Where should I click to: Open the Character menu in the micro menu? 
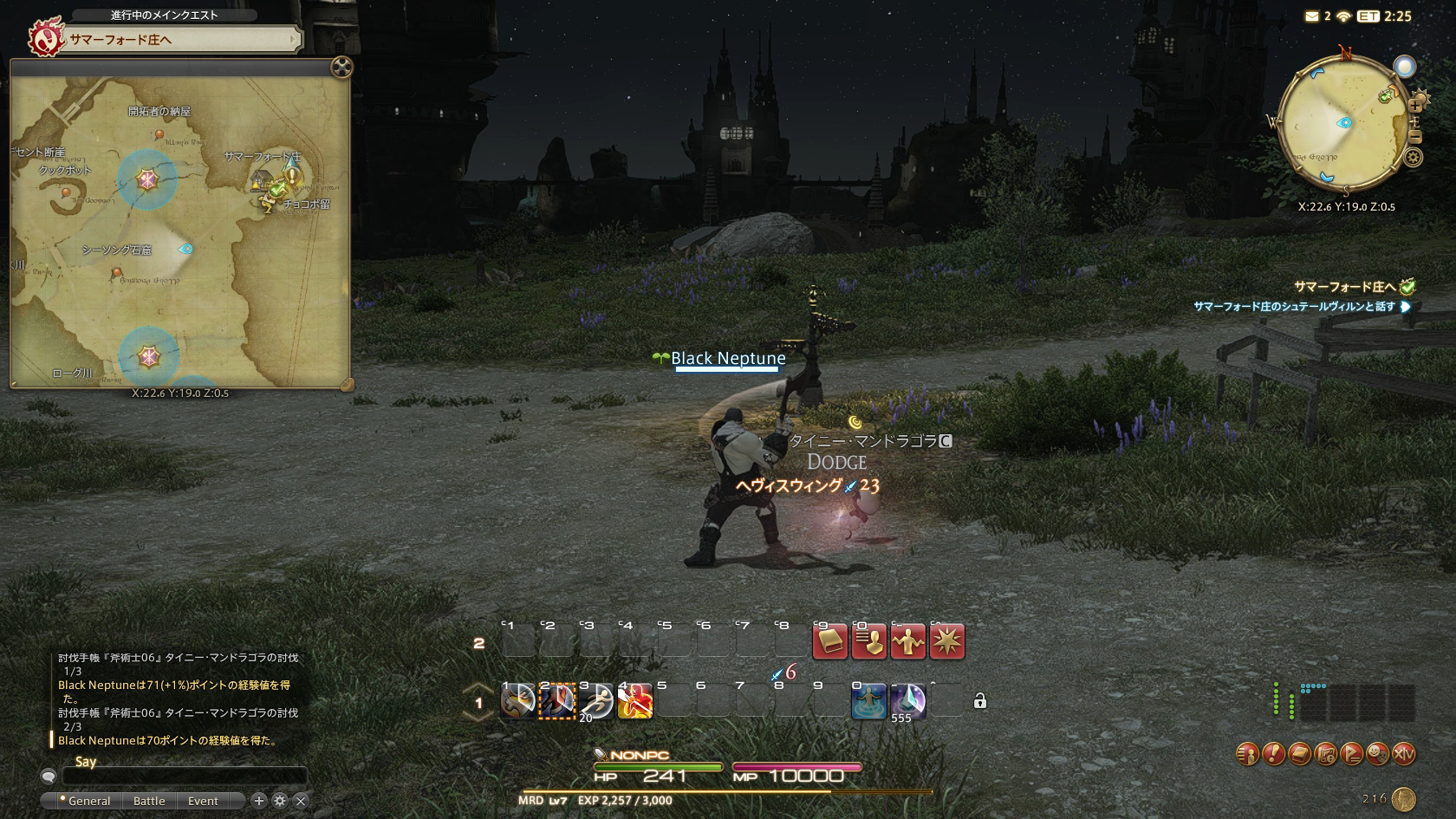[x=1247, y=755]
